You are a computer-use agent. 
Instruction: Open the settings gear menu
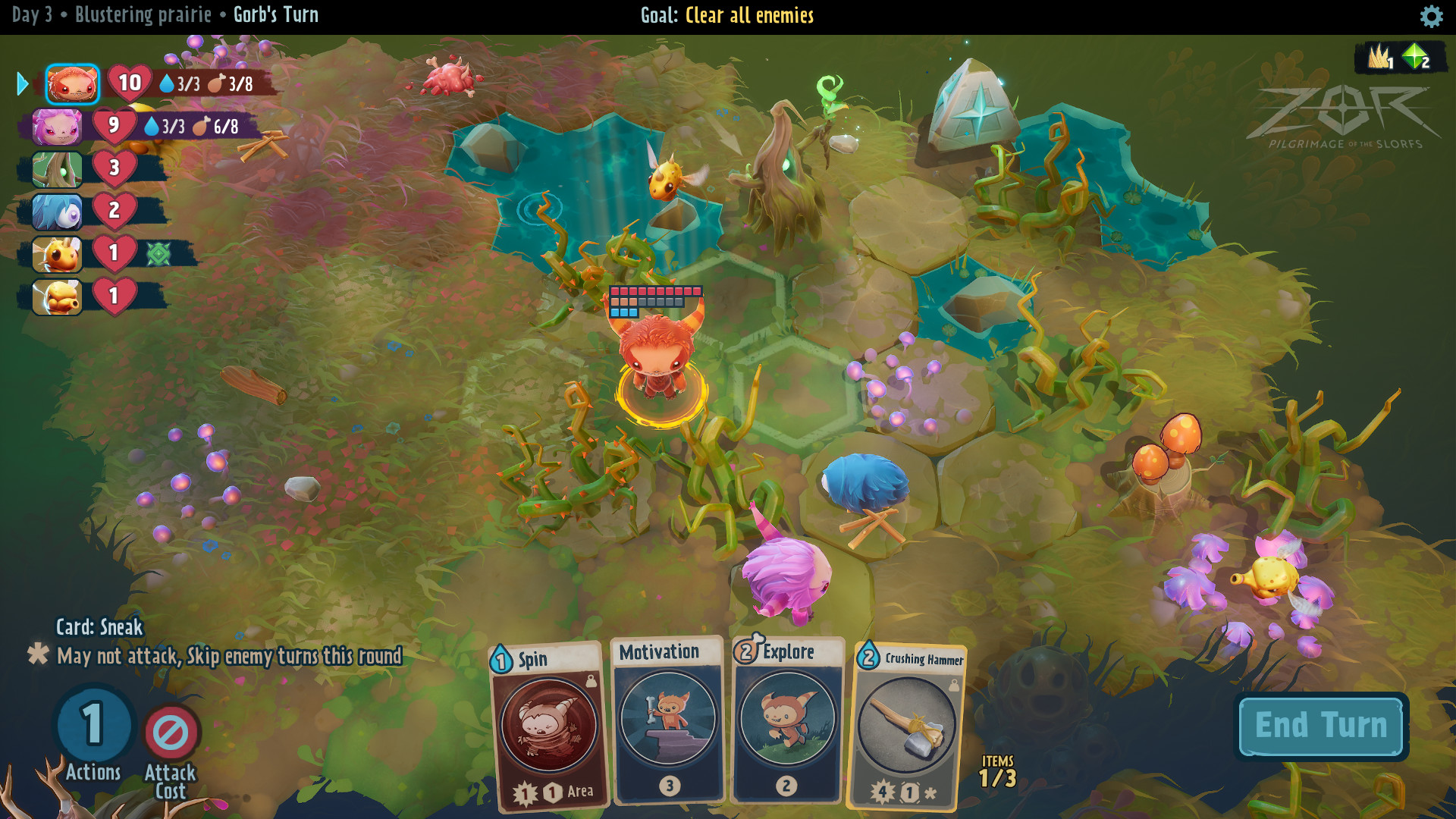point(1430,15)
